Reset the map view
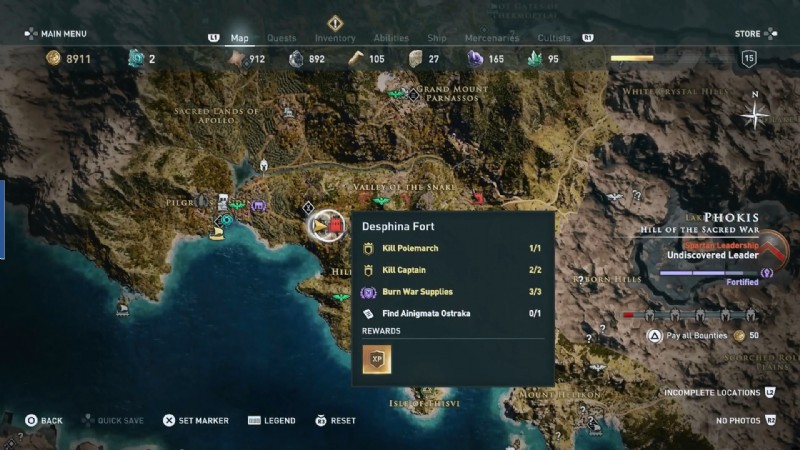 (336, 420)
